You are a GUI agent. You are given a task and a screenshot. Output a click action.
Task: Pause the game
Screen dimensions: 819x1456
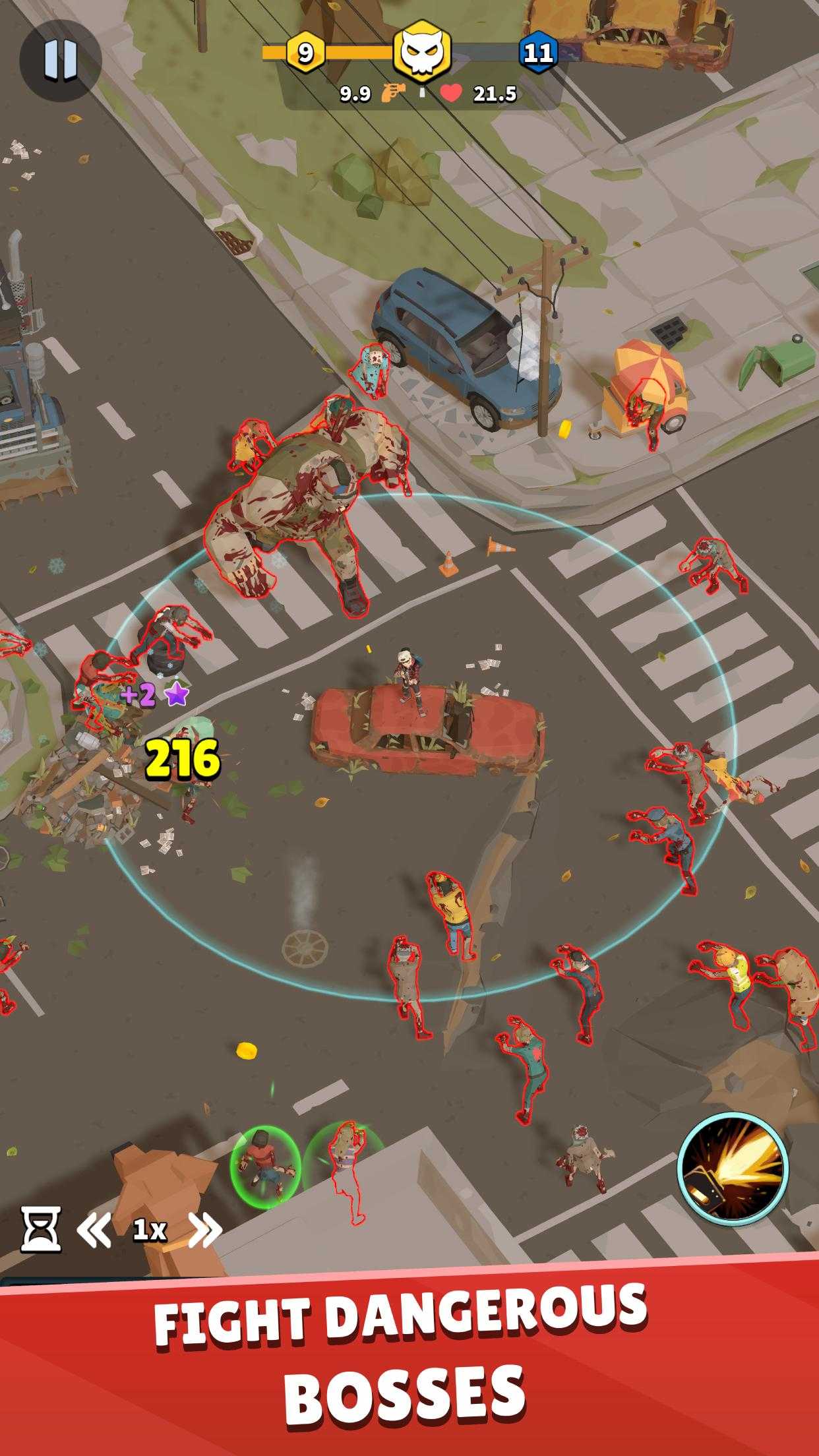[60, 60]
